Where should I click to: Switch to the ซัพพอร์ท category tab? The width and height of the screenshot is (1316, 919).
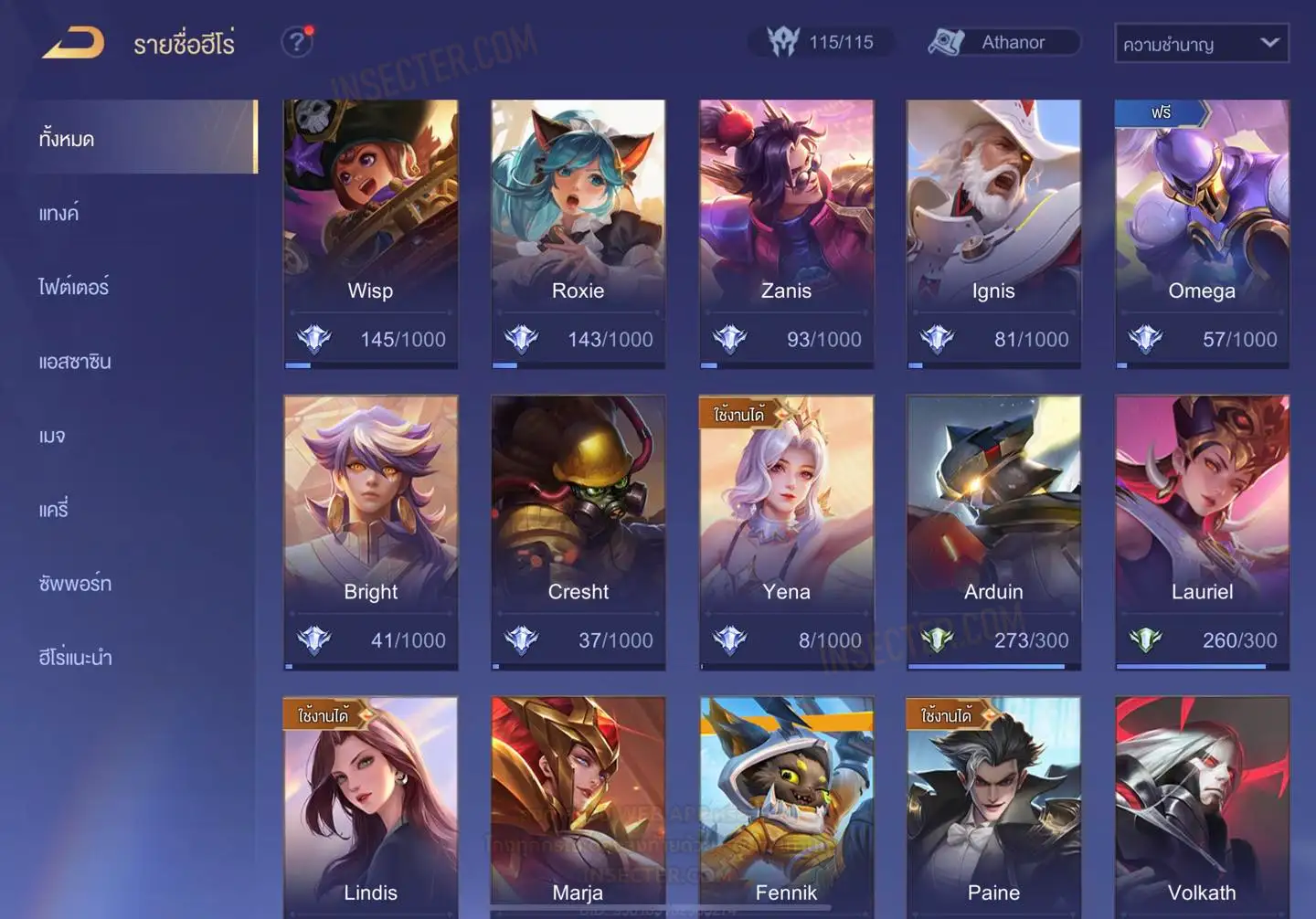[x=75, y=584]
